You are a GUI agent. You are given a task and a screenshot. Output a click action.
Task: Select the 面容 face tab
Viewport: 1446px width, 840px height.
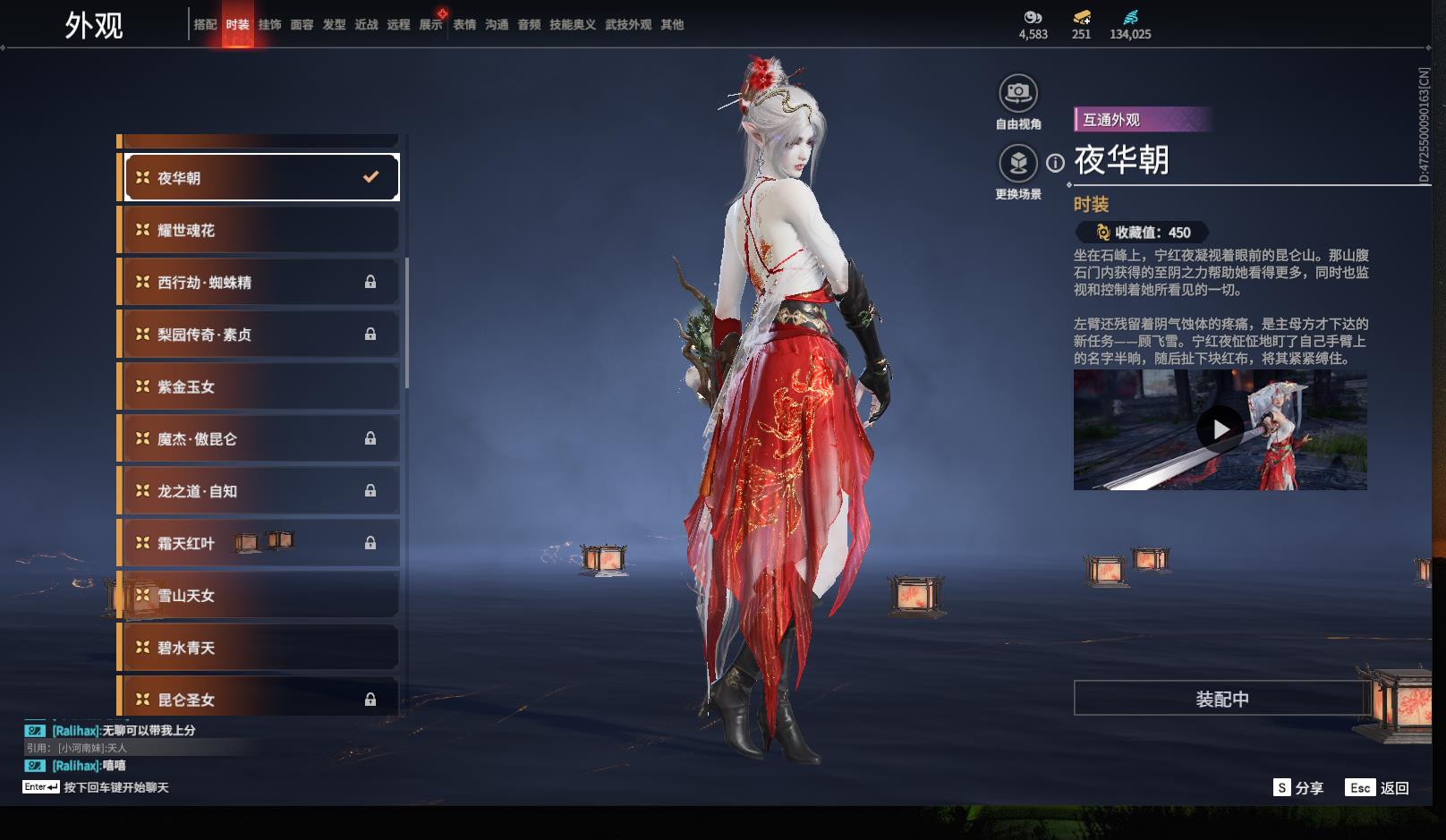[302, 25]
